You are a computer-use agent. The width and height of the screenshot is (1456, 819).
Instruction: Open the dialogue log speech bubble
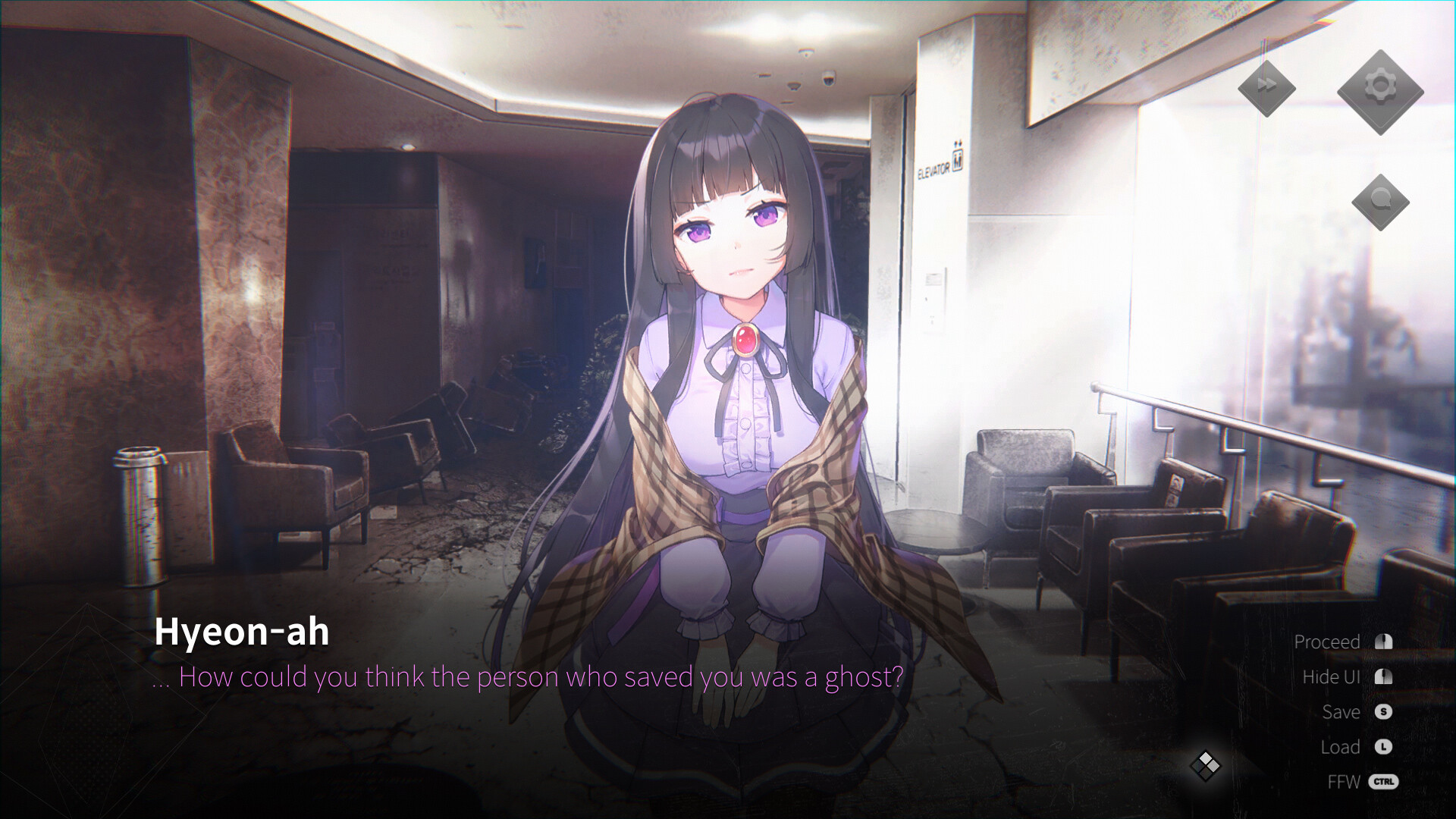[1379, 201]
